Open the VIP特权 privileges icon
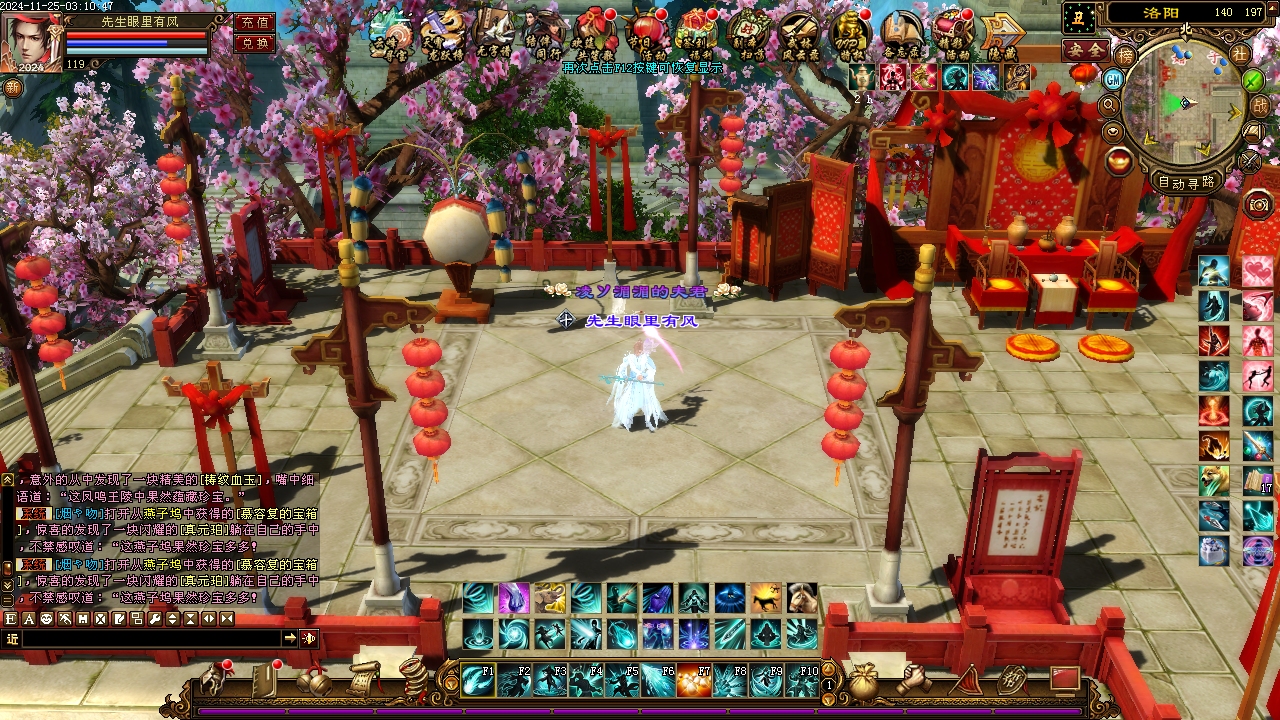 pos(850,34)
